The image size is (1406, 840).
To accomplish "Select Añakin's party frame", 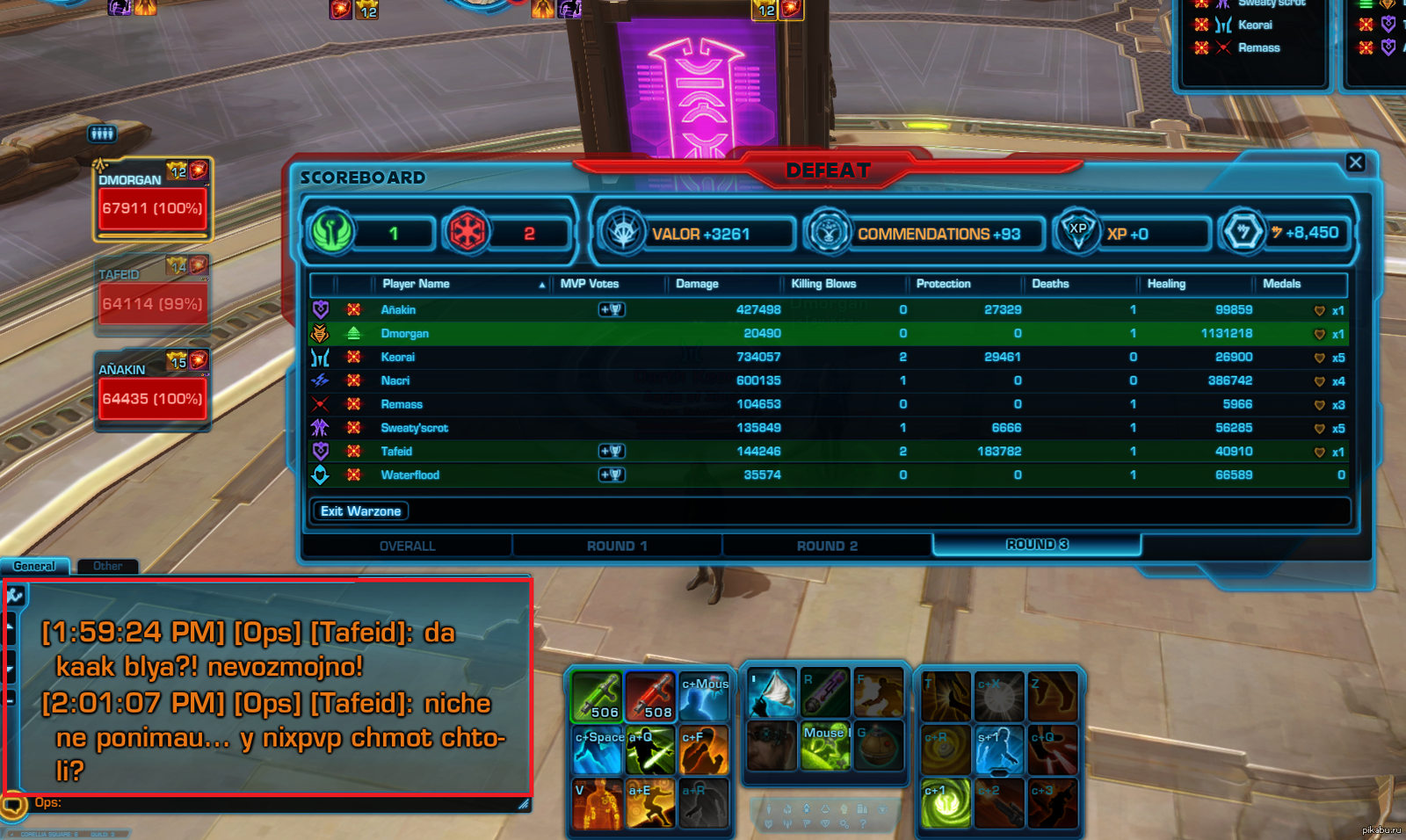I will coord(152,392).
